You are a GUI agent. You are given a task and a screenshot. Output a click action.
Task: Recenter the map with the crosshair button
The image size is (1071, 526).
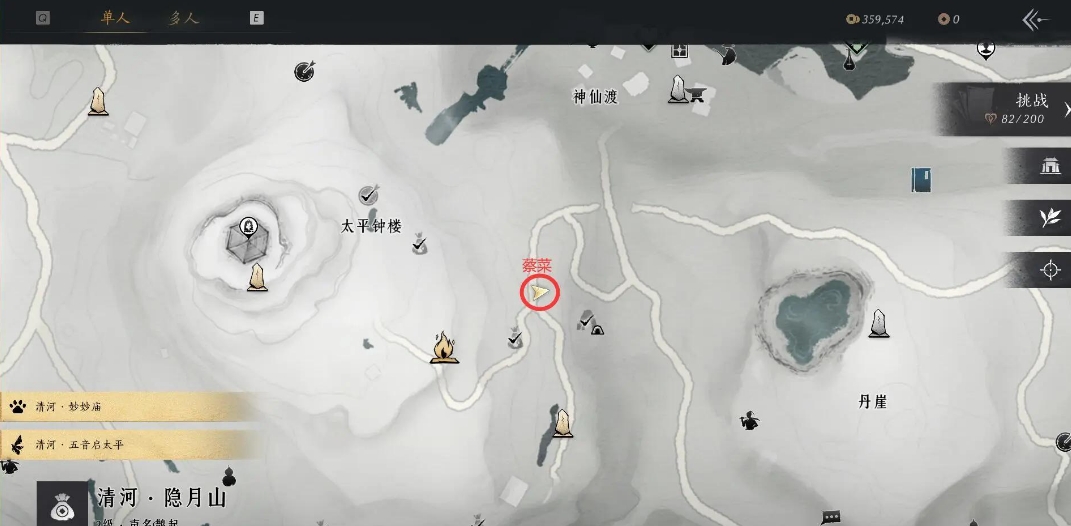point(1050,270)
